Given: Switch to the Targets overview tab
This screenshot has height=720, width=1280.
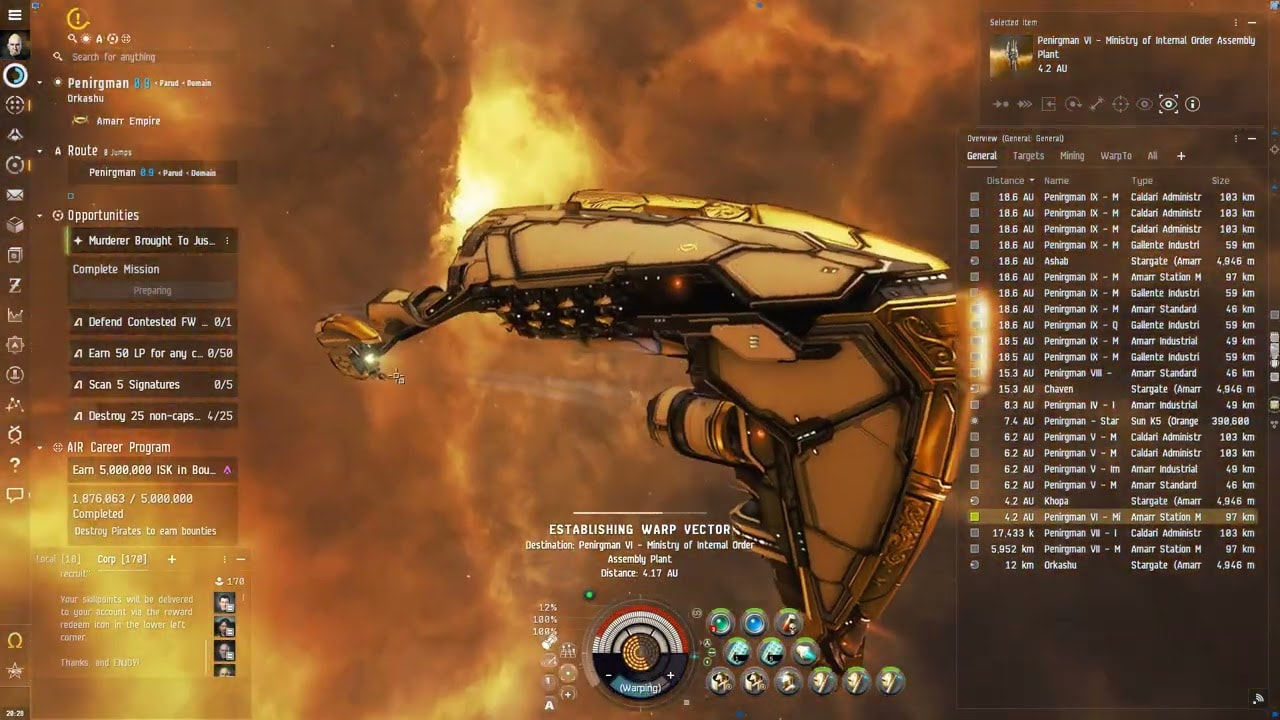Looking at the screenshot, I should point(1028,156).
